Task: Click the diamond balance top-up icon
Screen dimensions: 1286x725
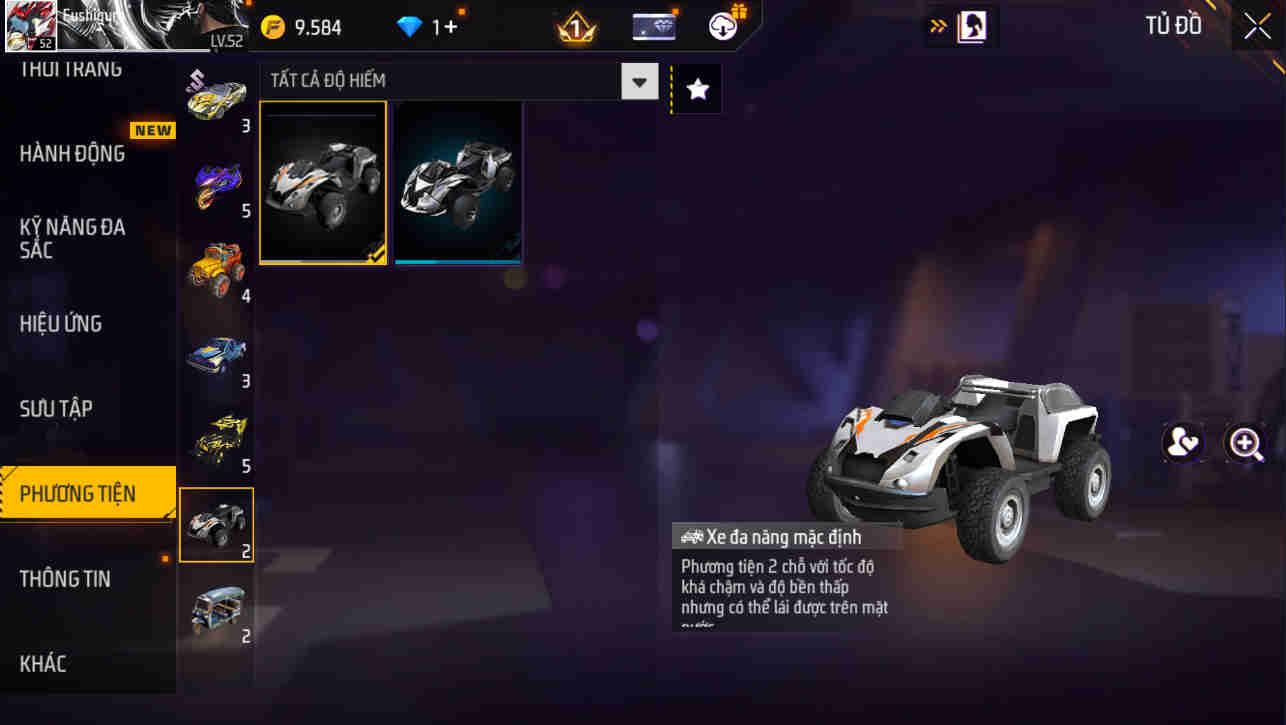Action: click(409, 25)
